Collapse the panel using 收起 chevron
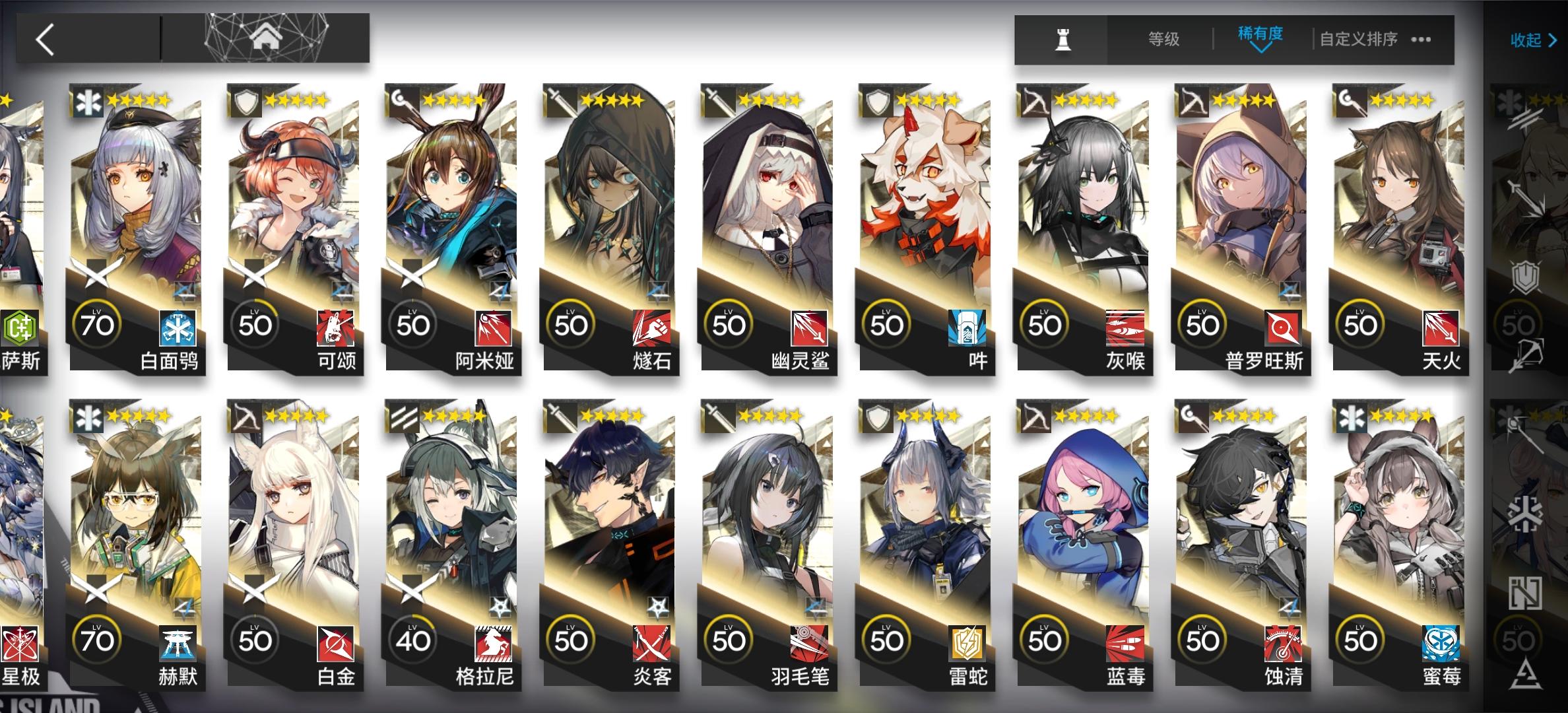1568x713 pixels. click(x=1529, y=41)
